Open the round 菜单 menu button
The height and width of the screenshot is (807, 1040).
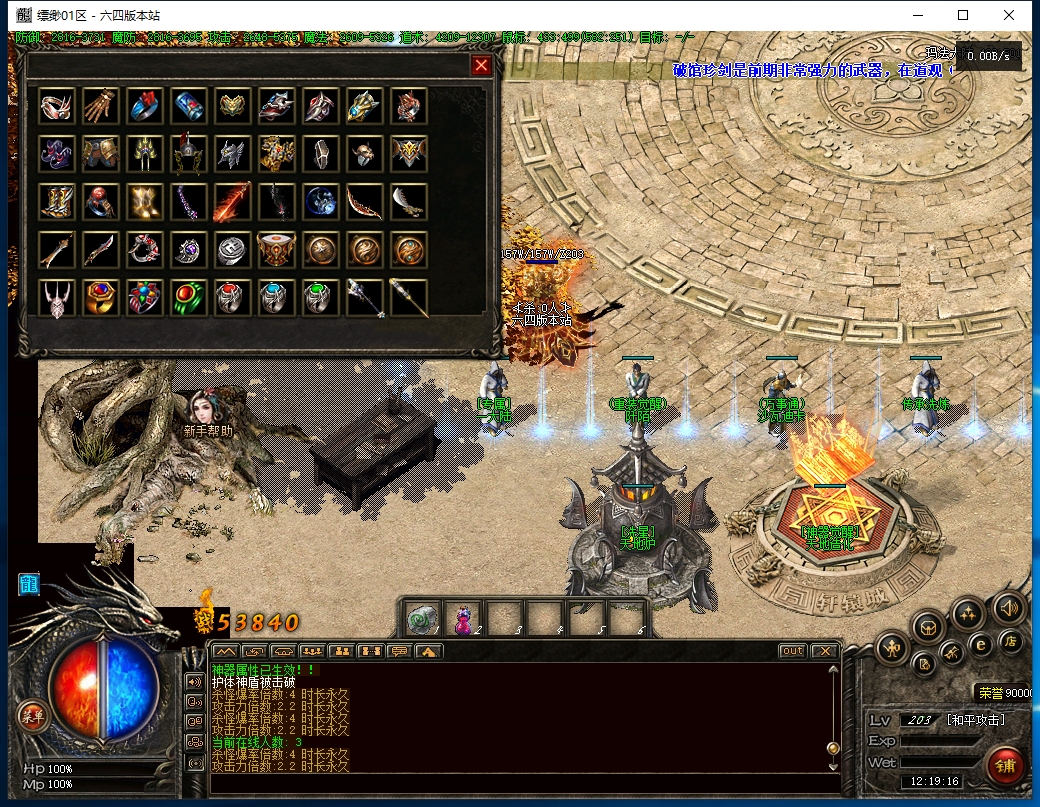pyautogui.click(x=33, y=714)
